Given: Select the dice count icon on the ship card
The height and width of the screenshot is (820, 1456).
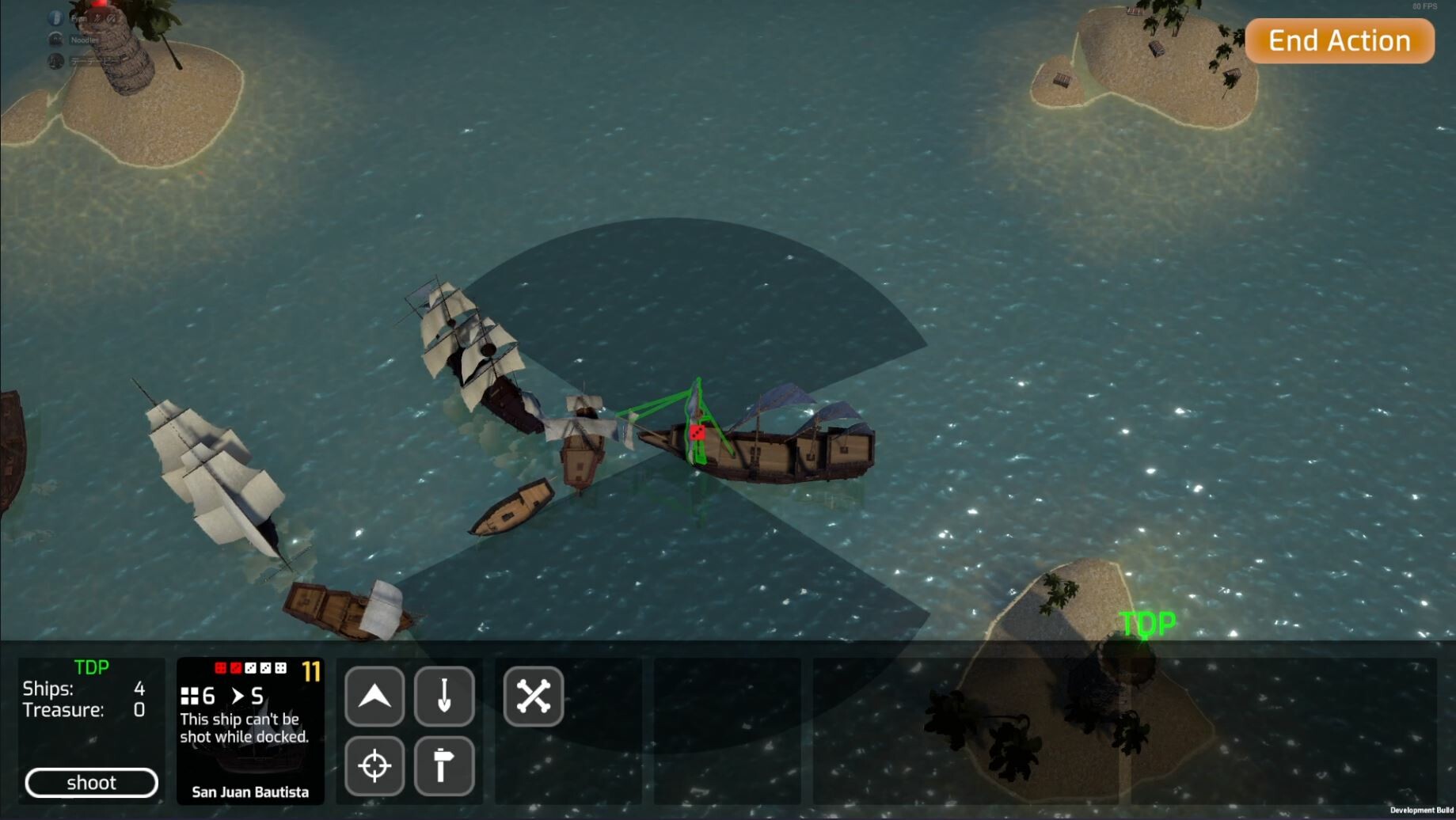Looking at the screenshot, I should tap(190, 696).
